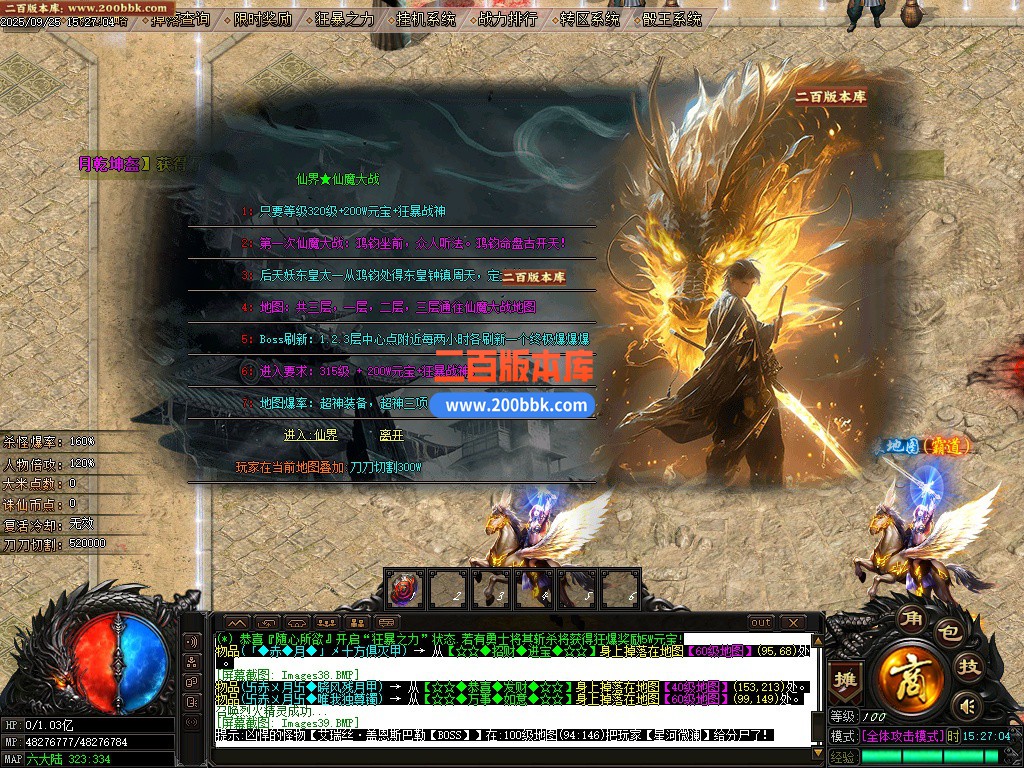
Task: Open the 狂暴之力 menu
Action: (345, 19)
